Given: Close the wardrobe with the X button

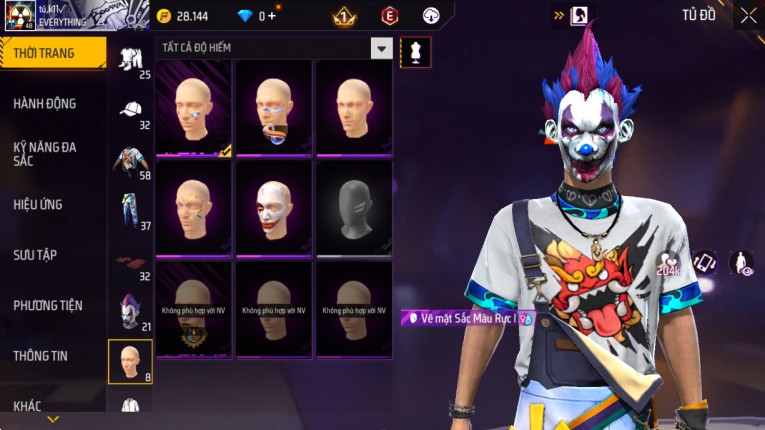Looking at the screenshot, I should coord(748,15).
